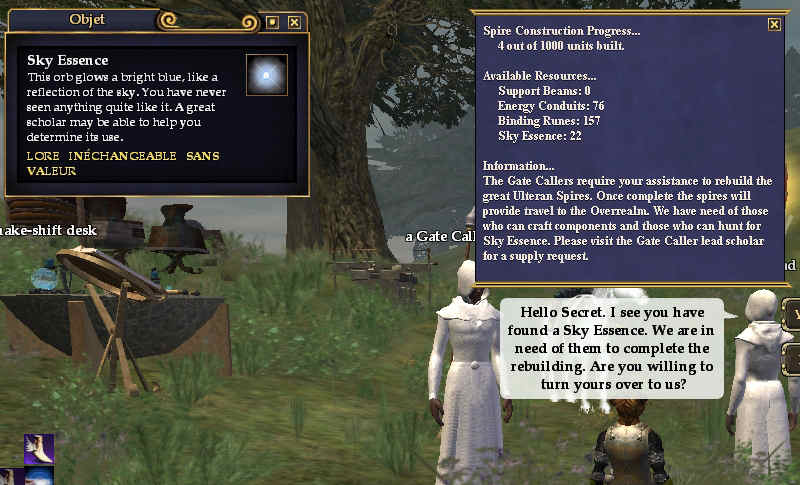800x485 pixels.
Task: Close the Objet item window
Action: pos(294,21)
